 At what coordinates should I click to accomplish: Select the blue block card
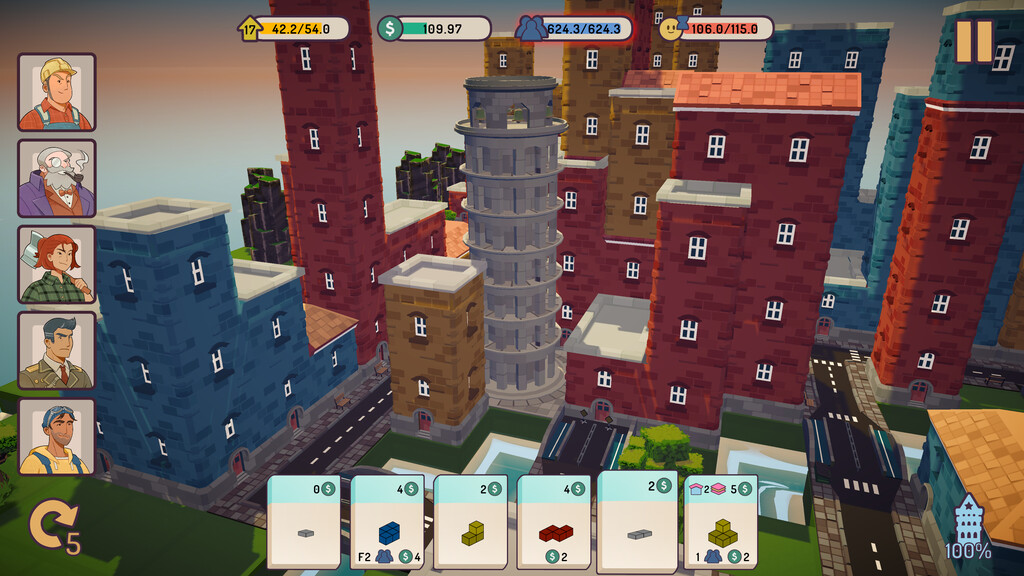(387, 522)
